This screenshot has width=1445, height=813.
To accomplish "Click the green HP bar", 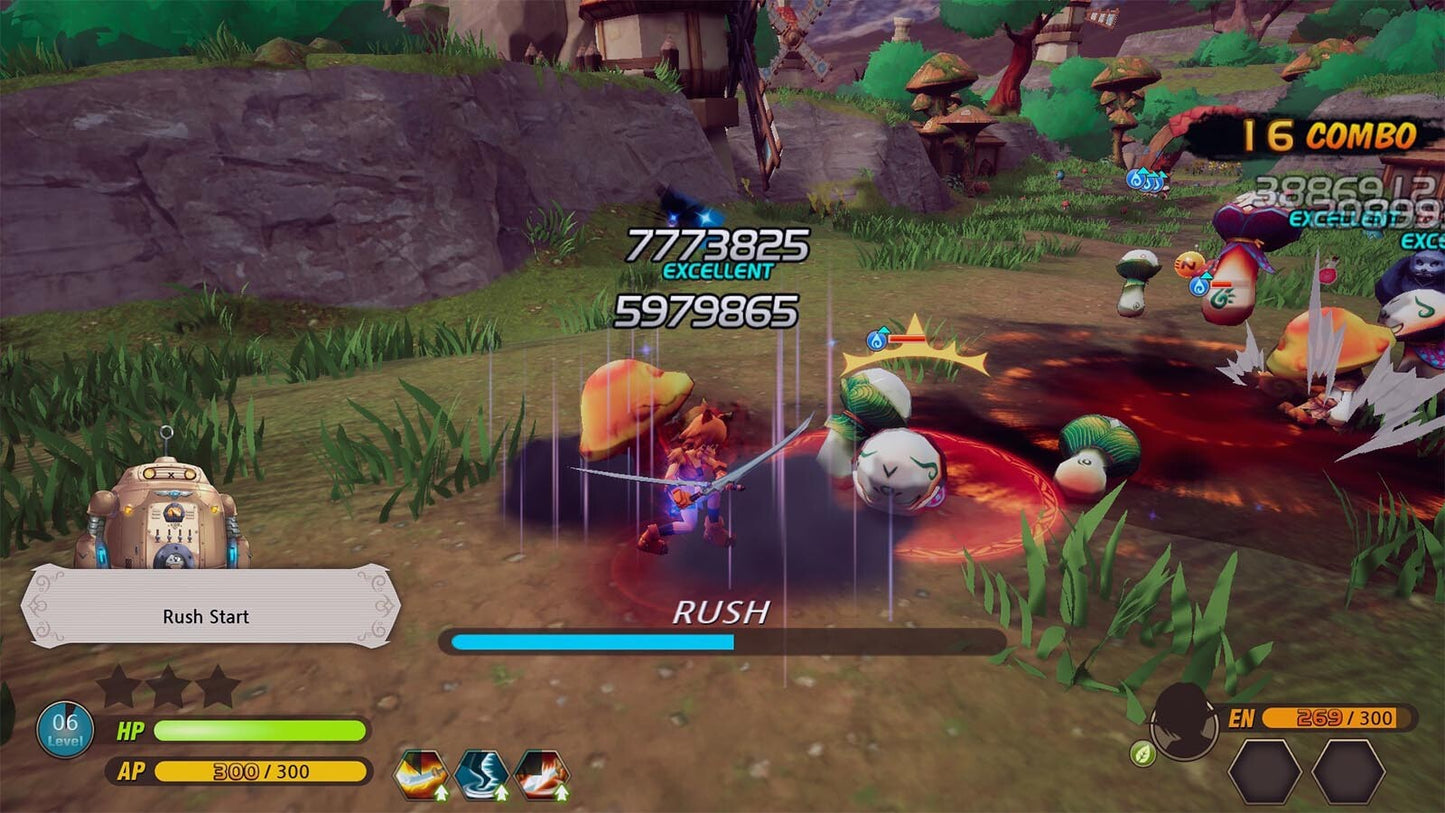I will point(260,729).
